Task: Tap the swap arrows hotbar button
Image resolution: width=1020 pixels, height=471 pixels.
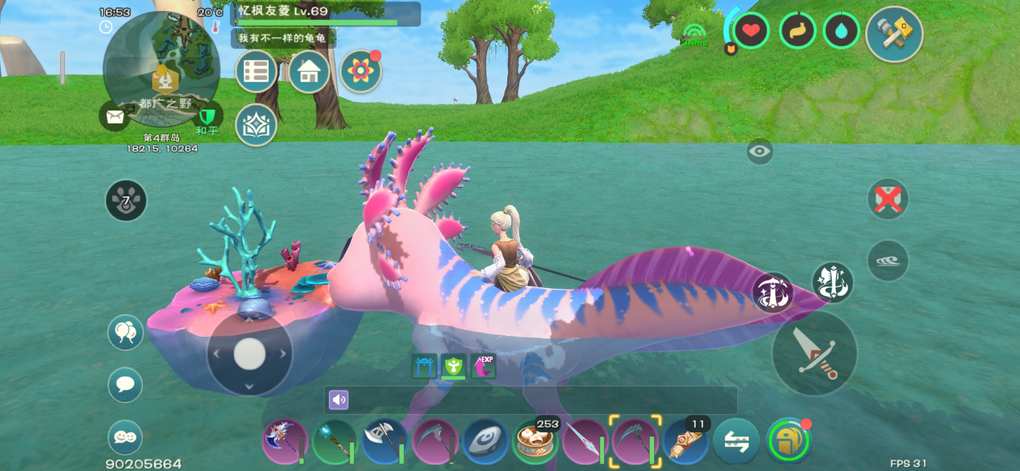Action: click(x=736, y=440)
